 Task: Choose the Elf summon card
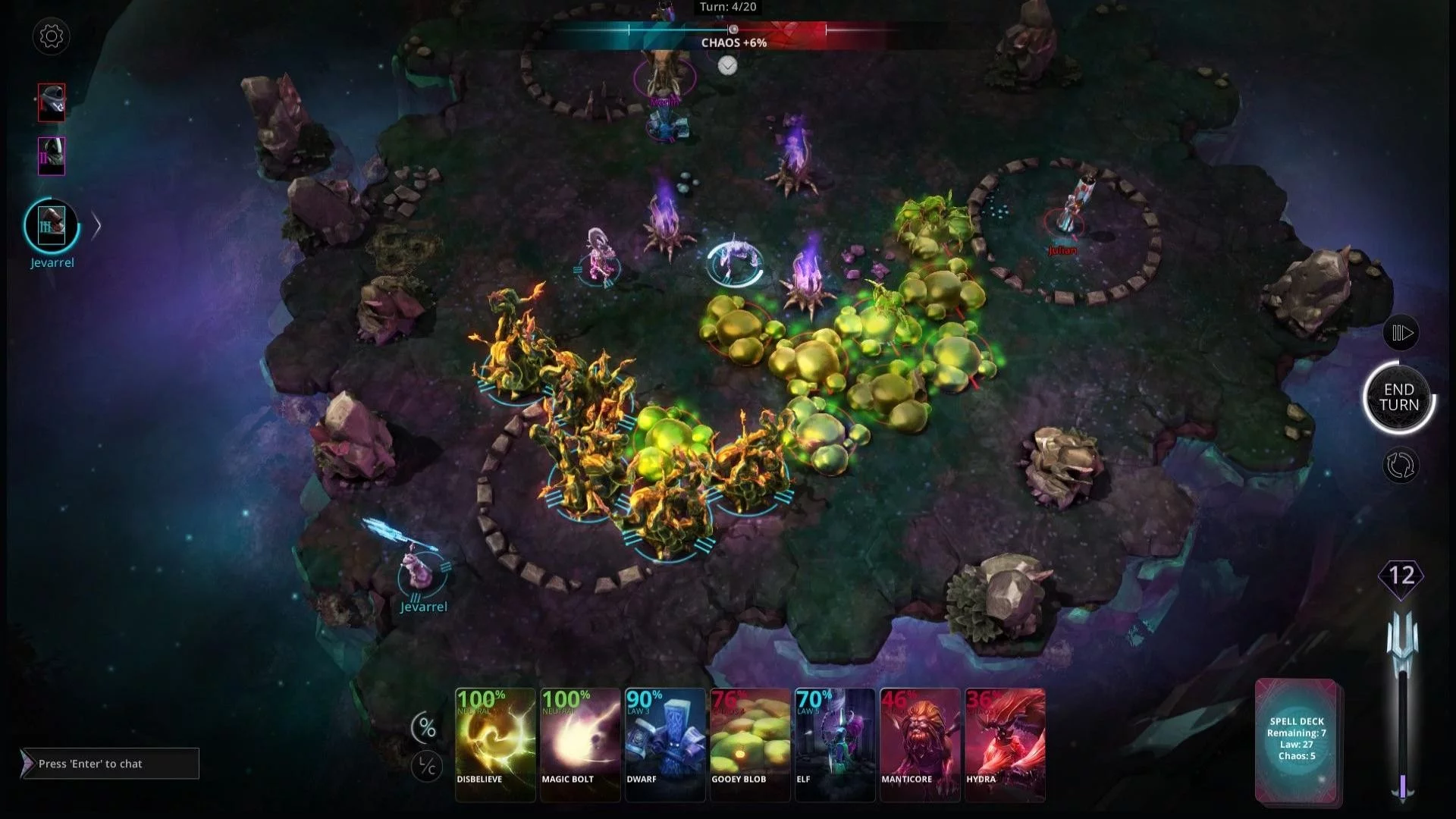pos(835,744)
